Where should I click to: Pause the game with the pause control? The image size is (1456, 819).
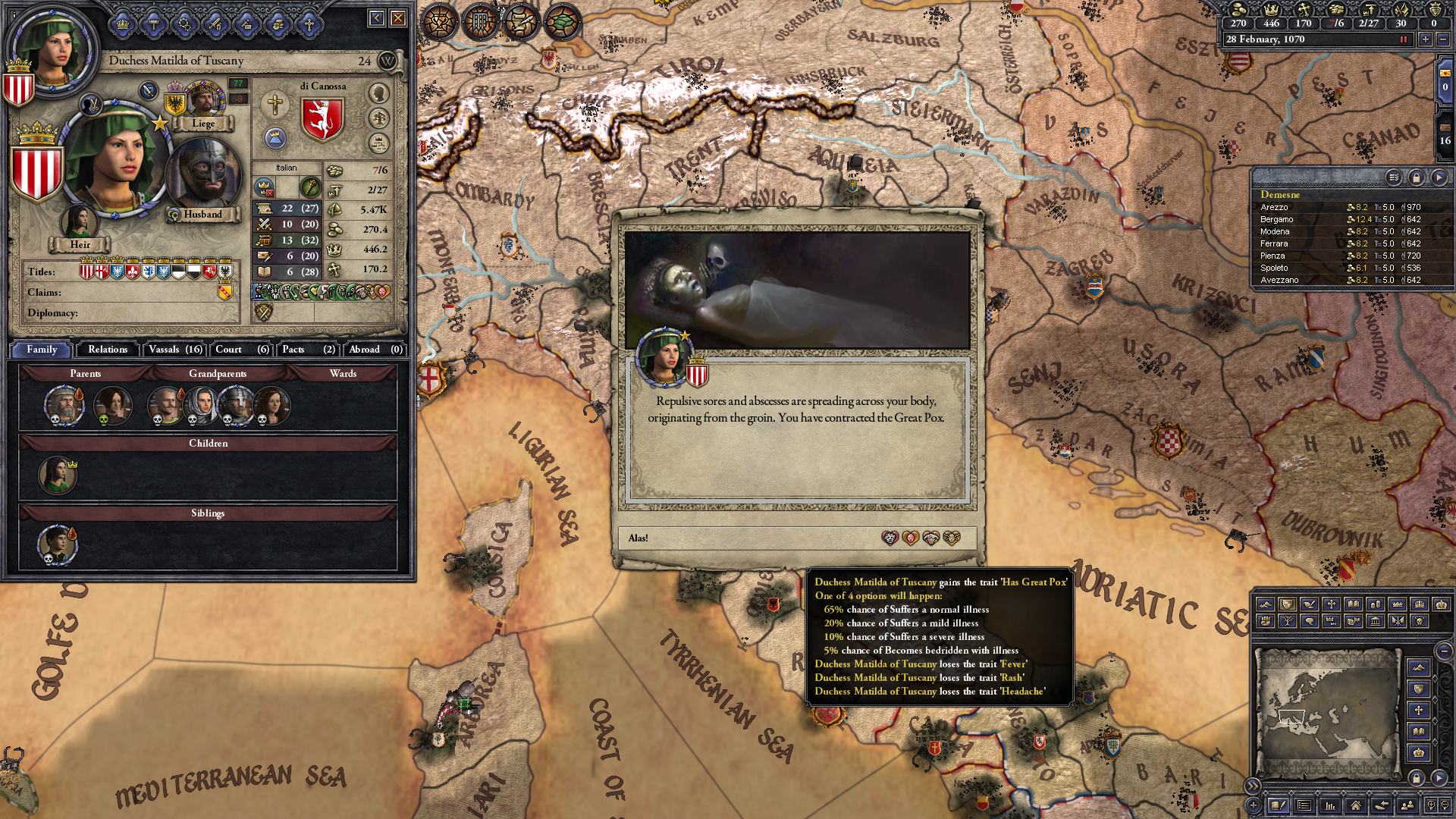1402,39
